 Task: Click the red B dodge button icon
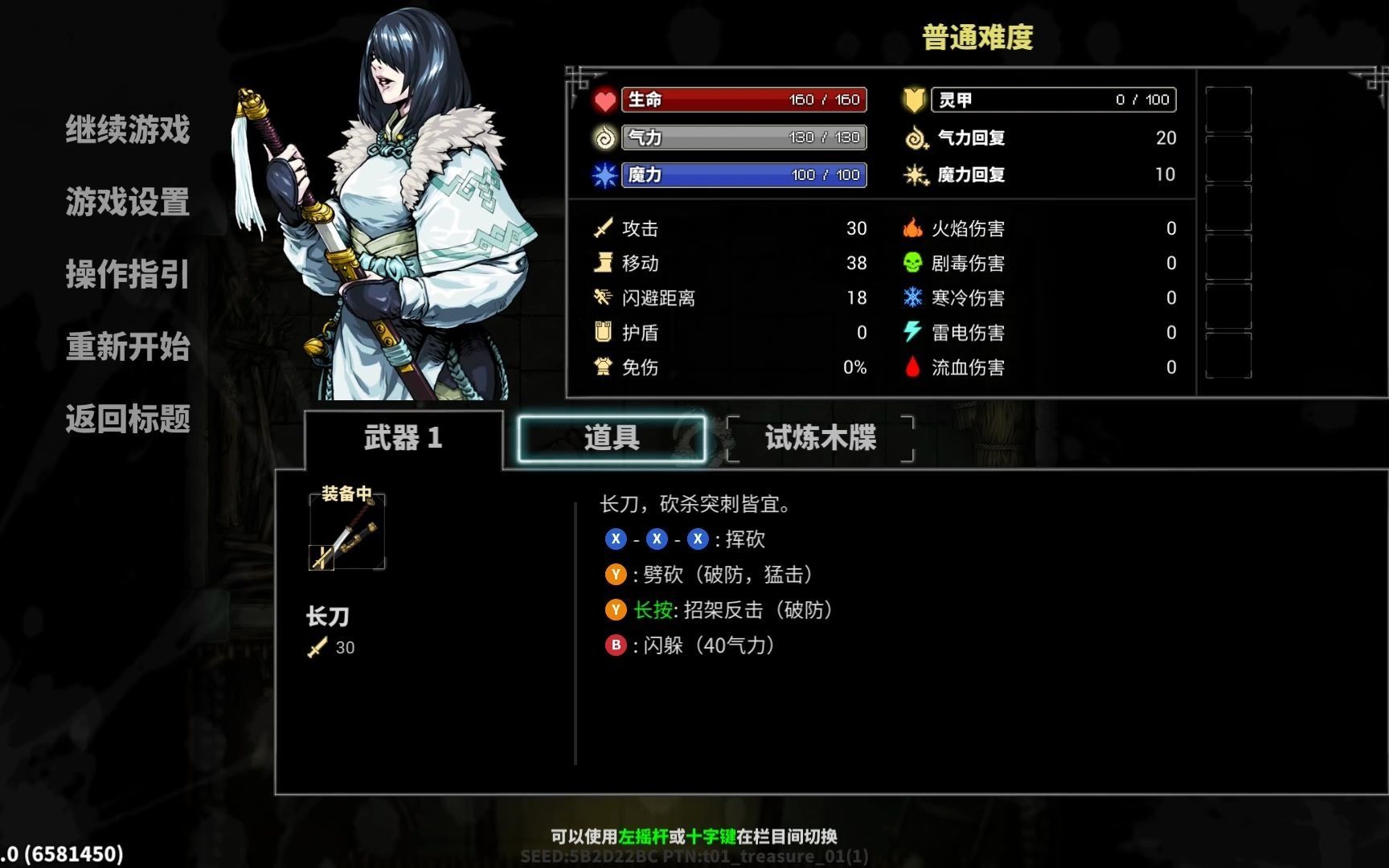pos(616,645)
